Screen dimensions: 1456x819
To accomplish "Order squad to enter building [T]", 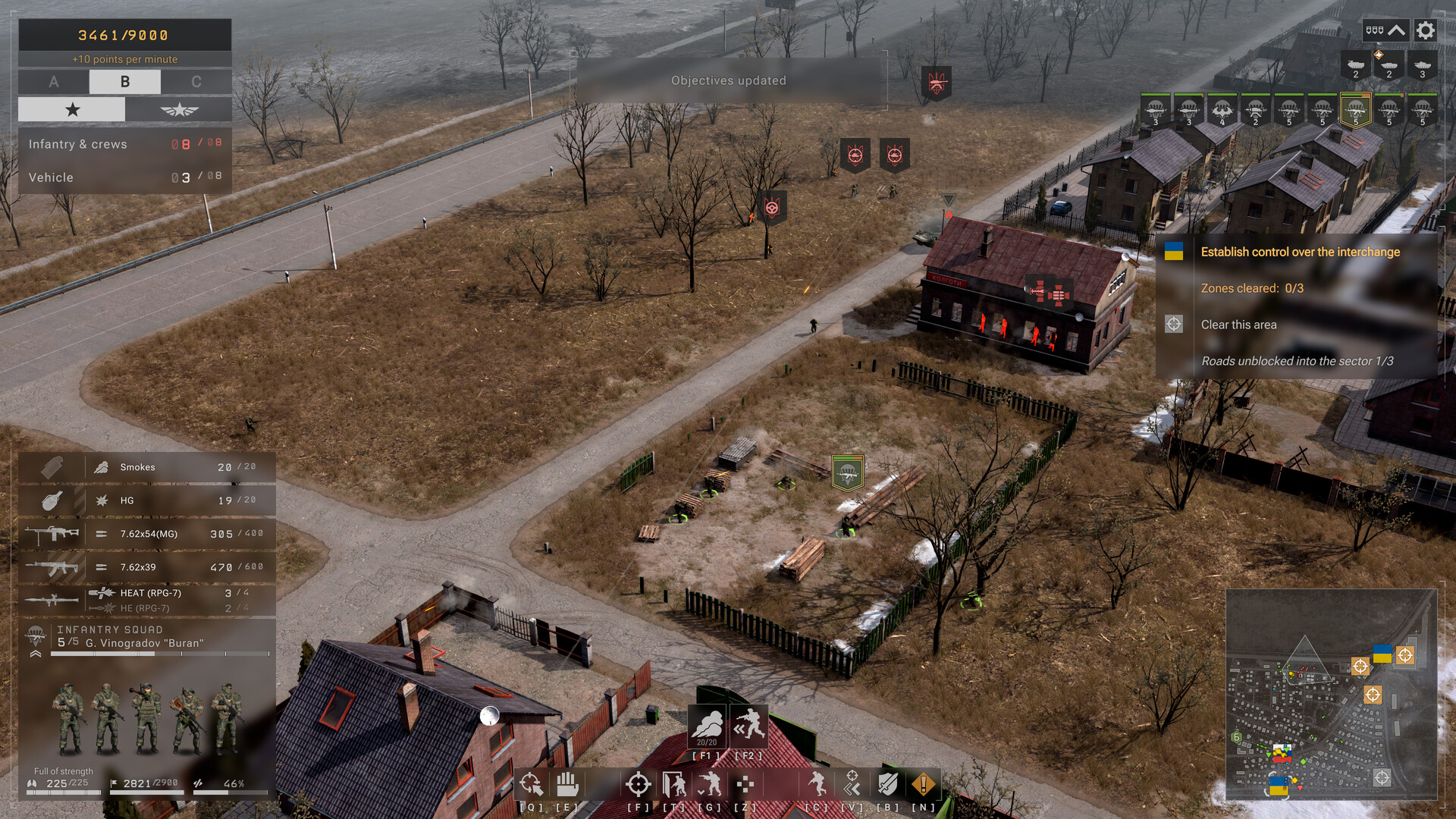I will pos(673,784).
